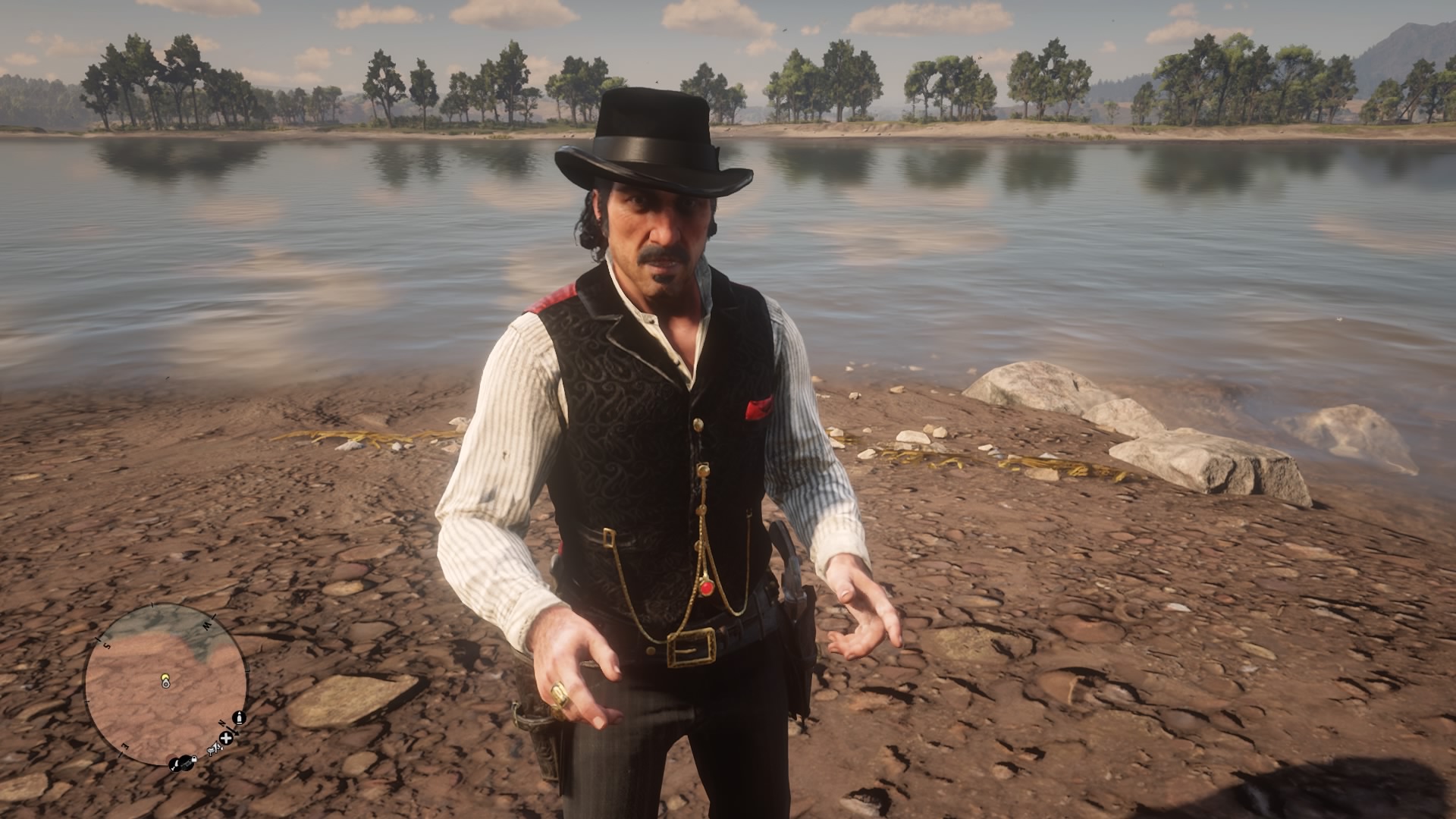Screen dimensions: 1456x819
Task: Click the gold belt buckle
Action: (690, 648)
